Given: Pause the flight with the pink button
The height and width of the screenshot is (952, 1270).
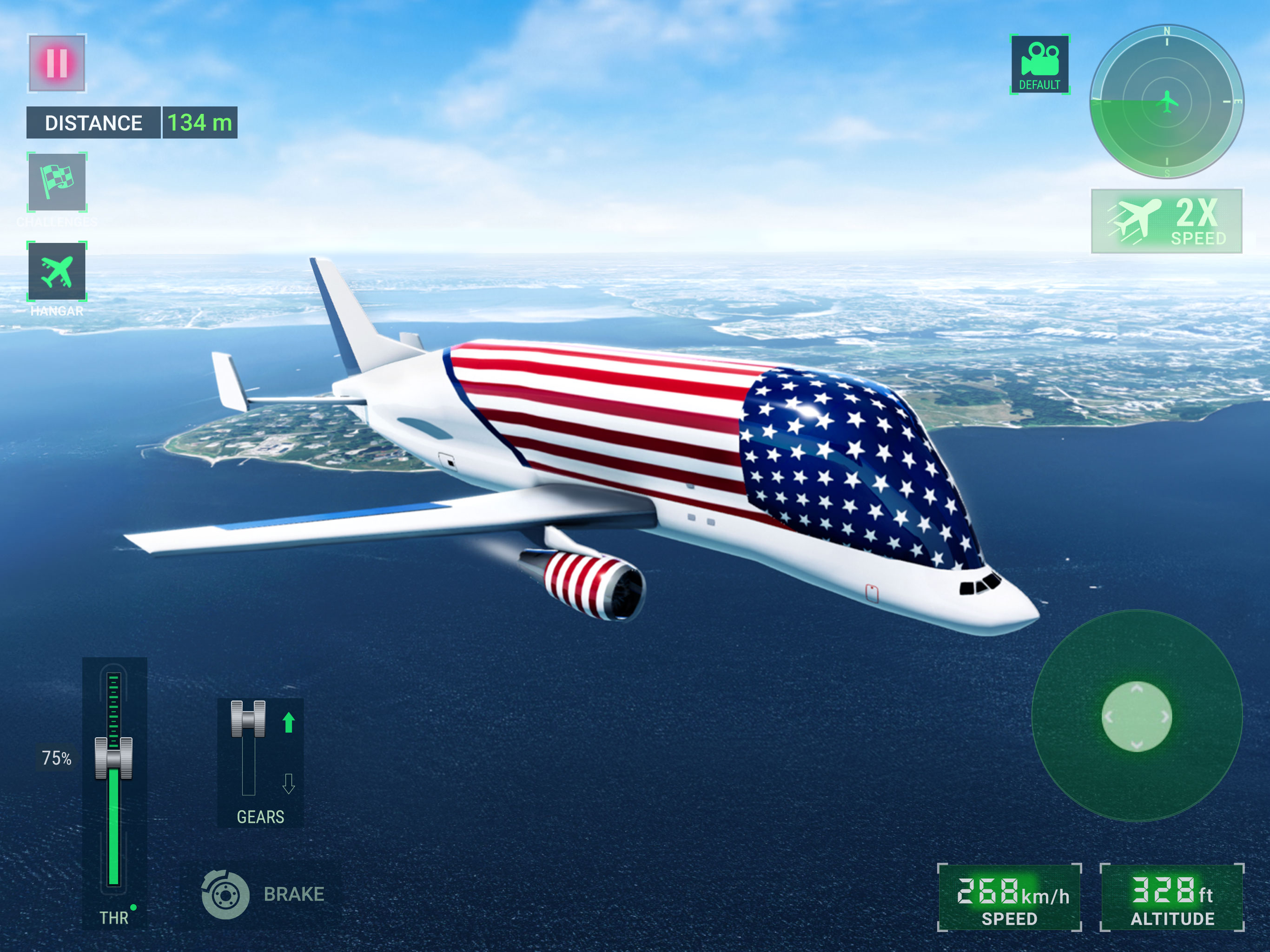Looking at the screenshot, I should point(57,63).
